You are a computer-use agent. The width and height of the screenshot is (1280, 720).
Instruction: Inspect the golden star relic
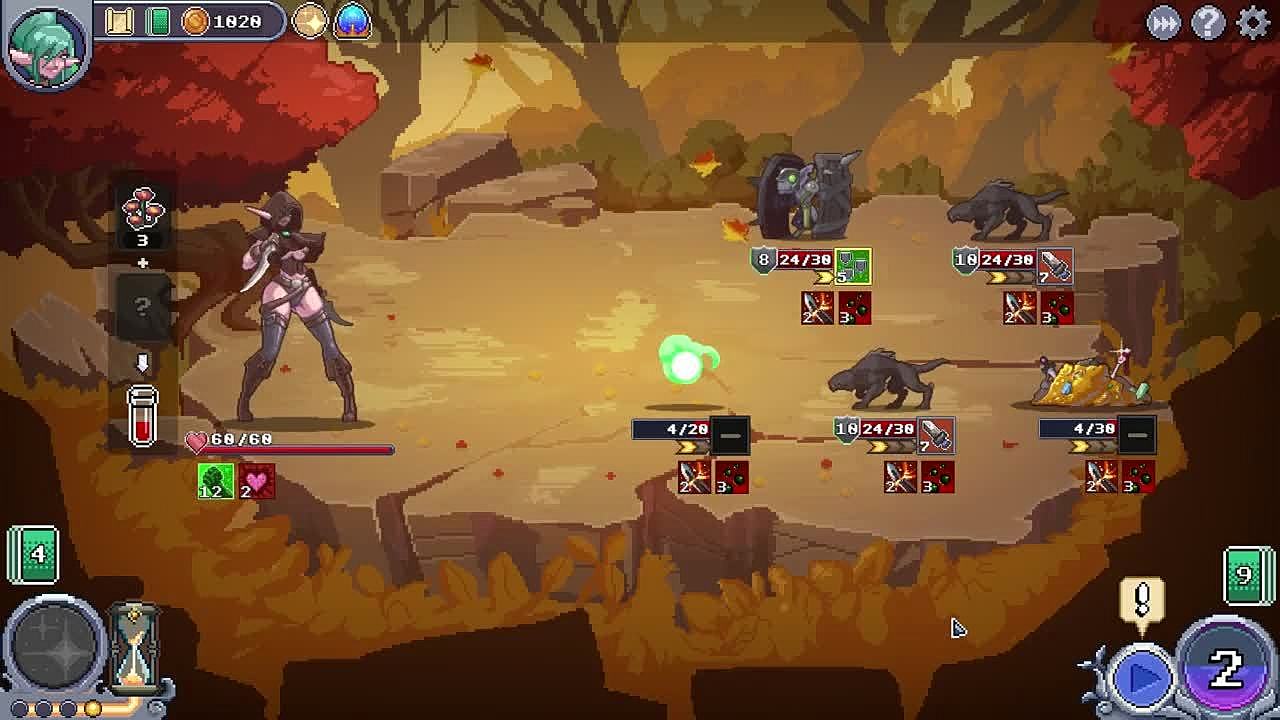point(310,21)
